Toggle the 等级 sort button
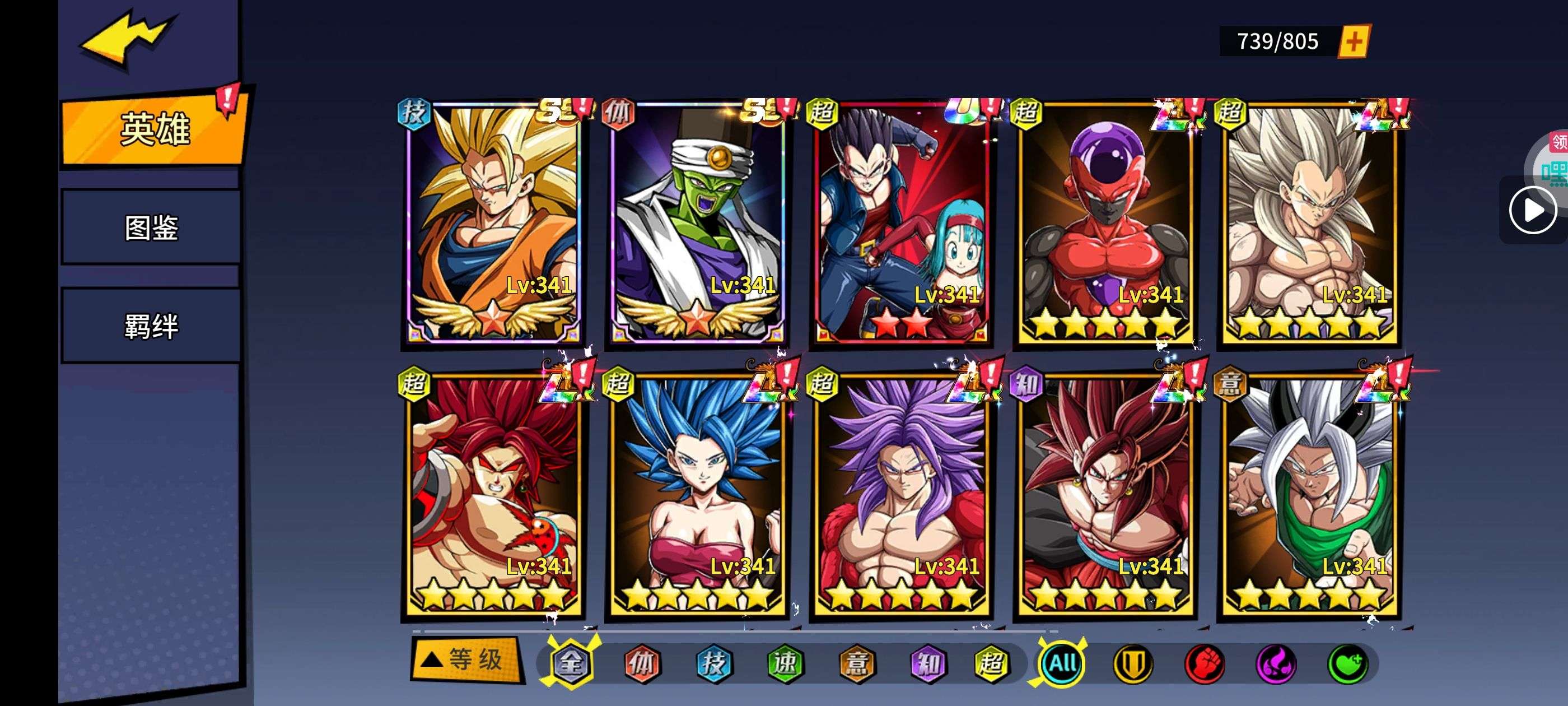The width and height of the screenshot is (1568, 706). pos(467,659)
